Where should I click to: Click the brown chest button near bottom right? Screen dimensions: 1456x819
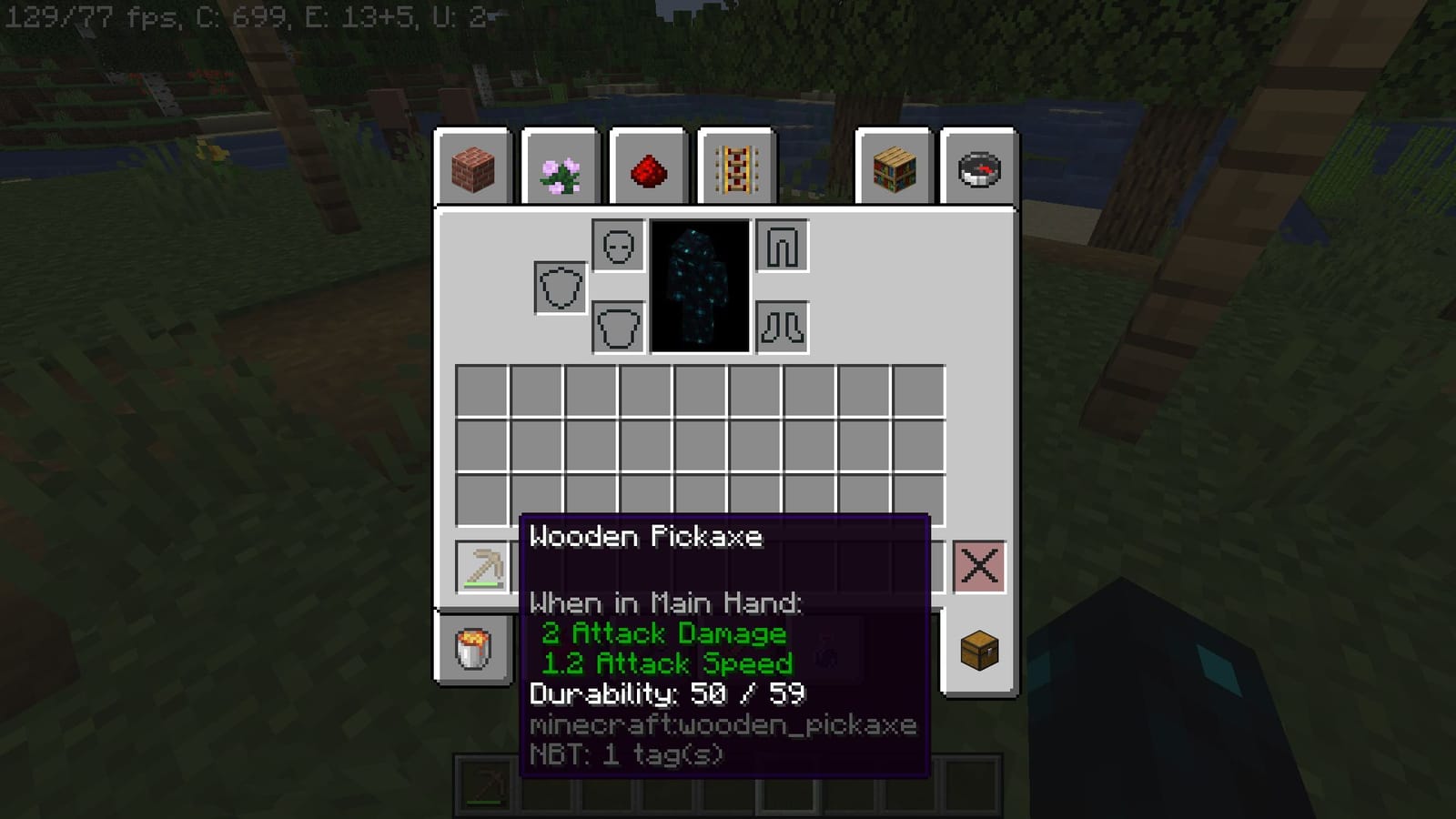(981, 652)
